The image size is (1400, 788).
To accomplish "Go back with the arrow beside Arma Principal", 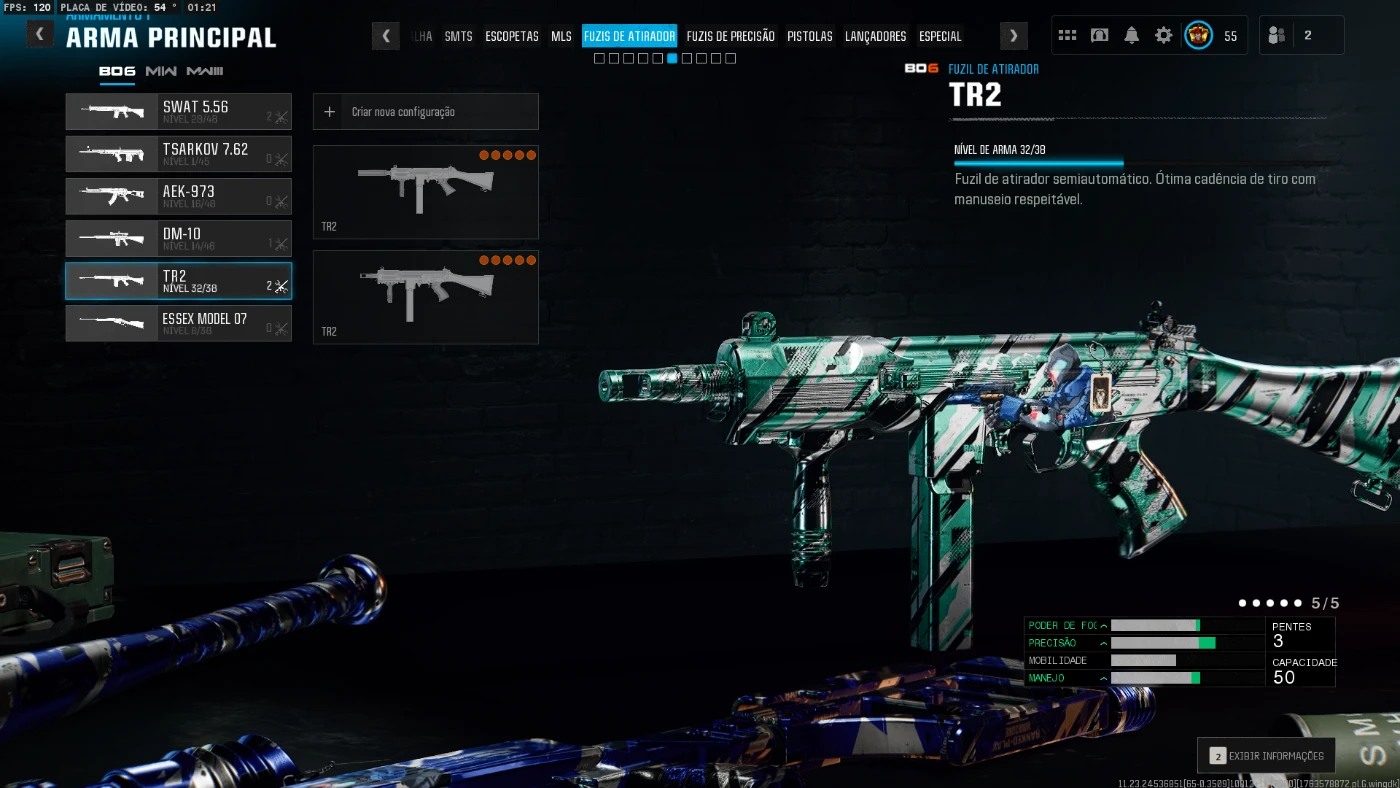I will [40, 35].
